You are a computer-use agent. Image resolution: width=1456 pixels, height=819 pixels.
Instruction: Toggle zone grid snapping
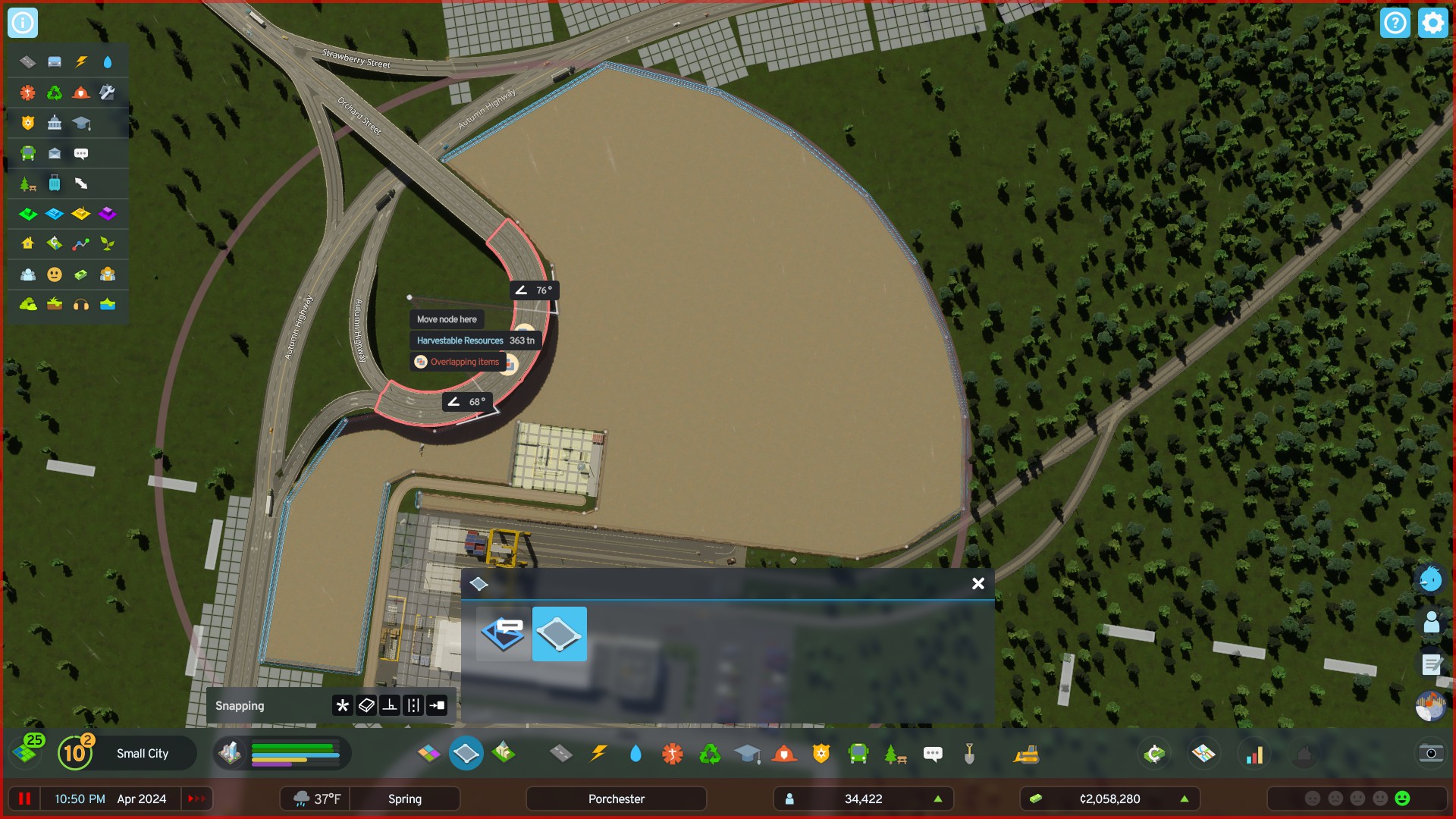[365, 705]
